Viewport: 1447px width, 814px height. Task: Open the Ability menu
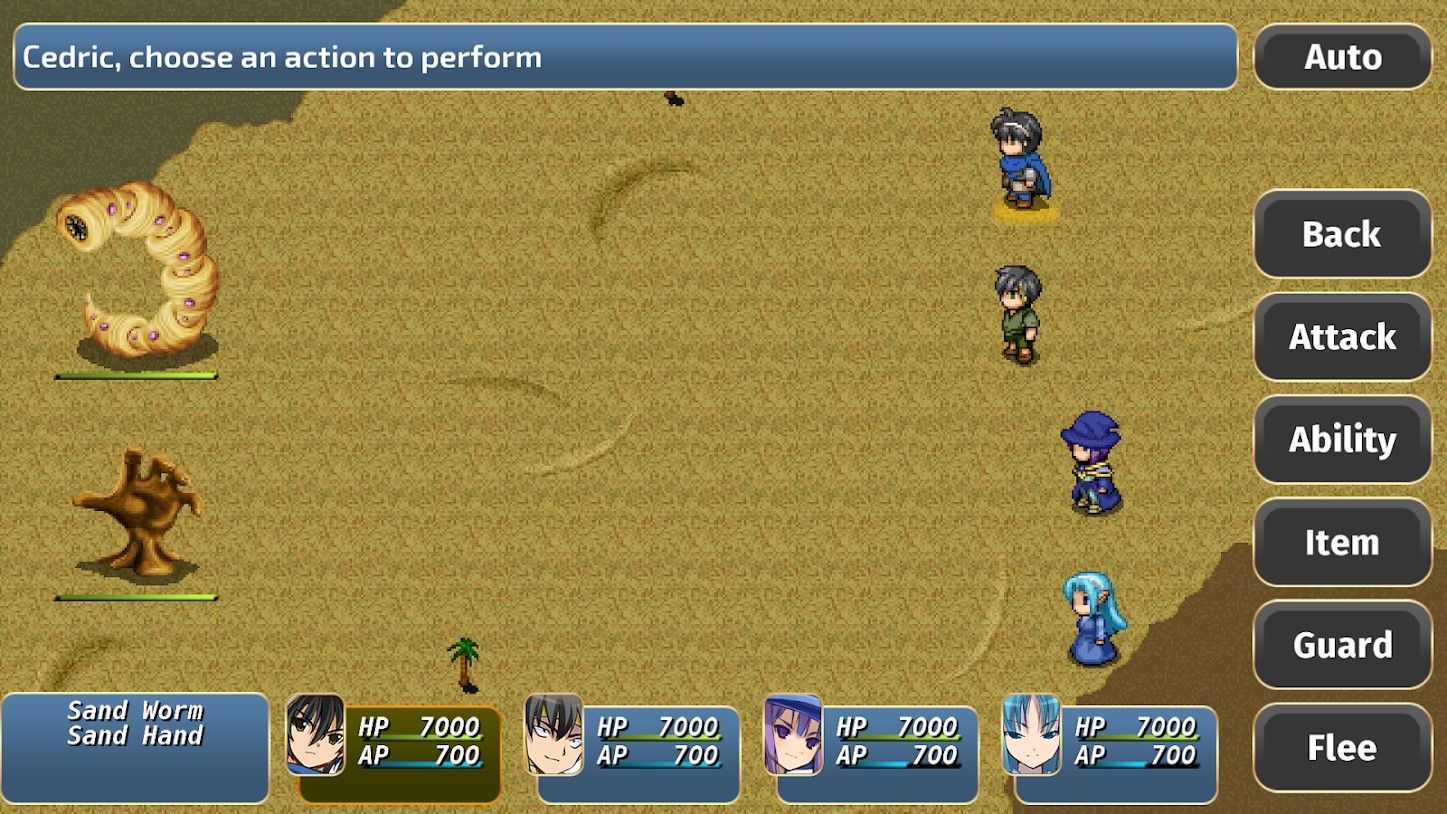click(1342, 440)
